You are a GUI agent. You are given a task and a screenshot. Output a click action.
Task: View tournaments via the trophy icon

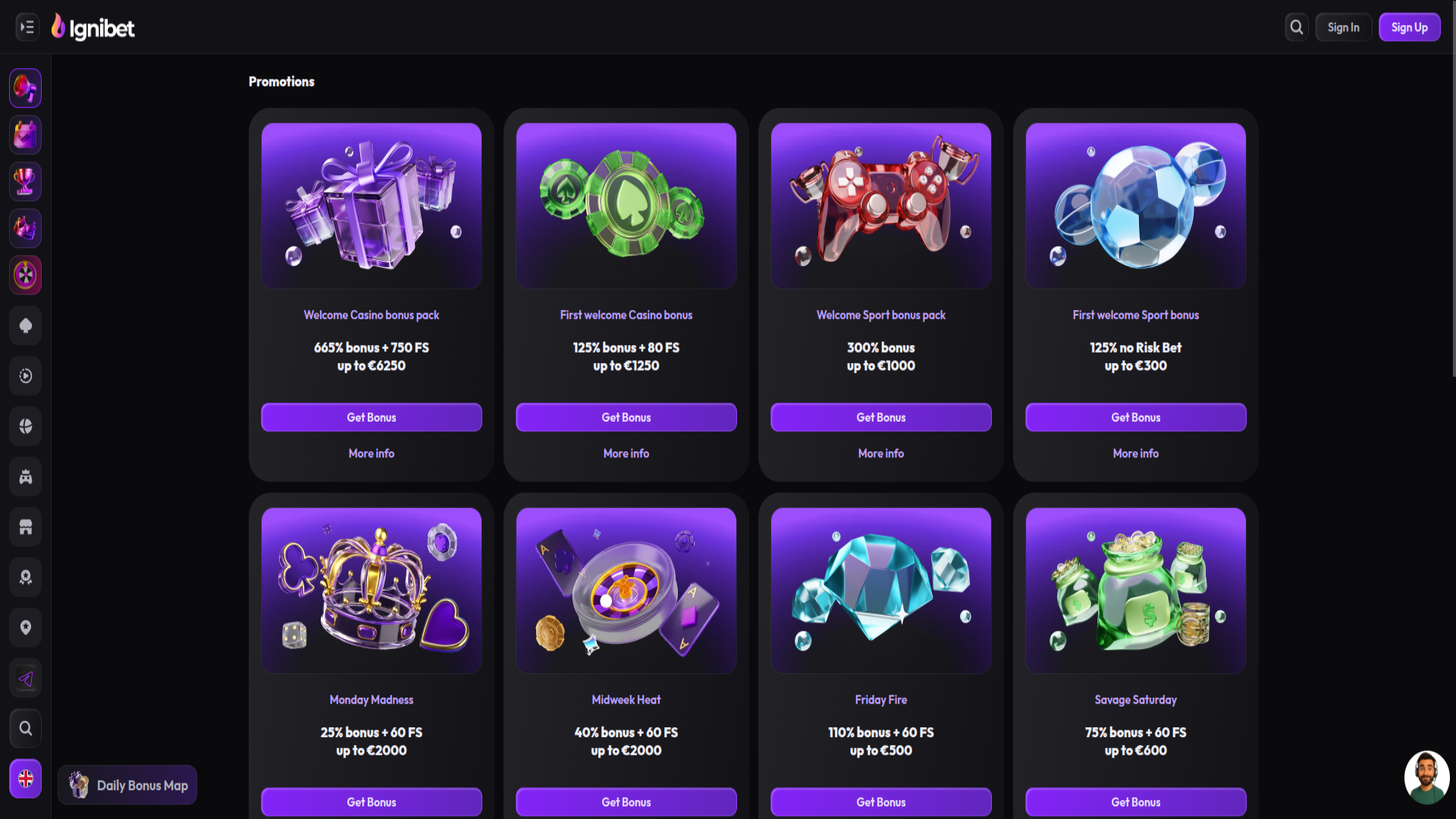tap(25, 181)
